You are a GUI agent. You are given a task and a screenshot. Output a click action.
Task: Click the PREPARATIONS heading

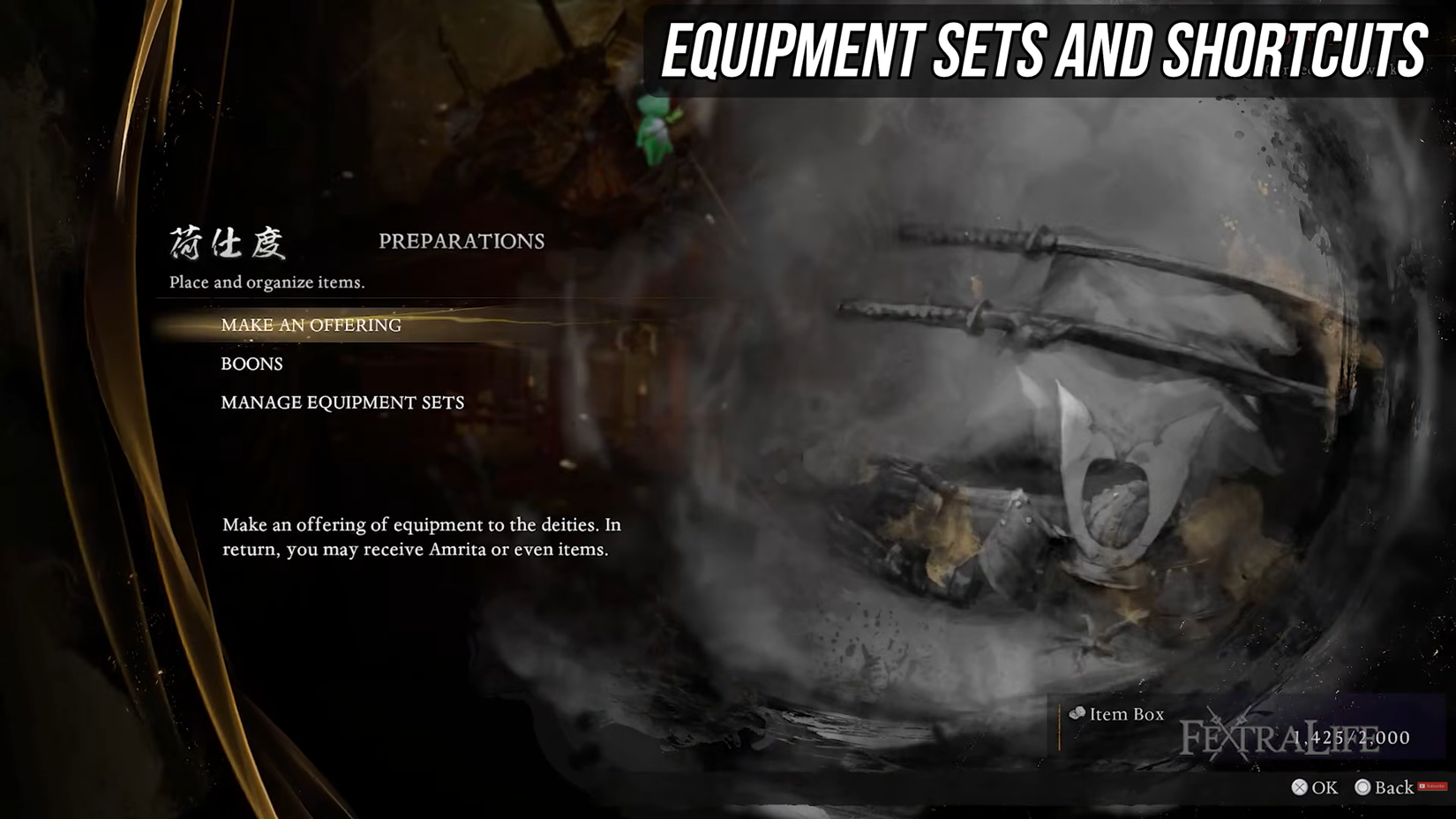tap(460, 240)
